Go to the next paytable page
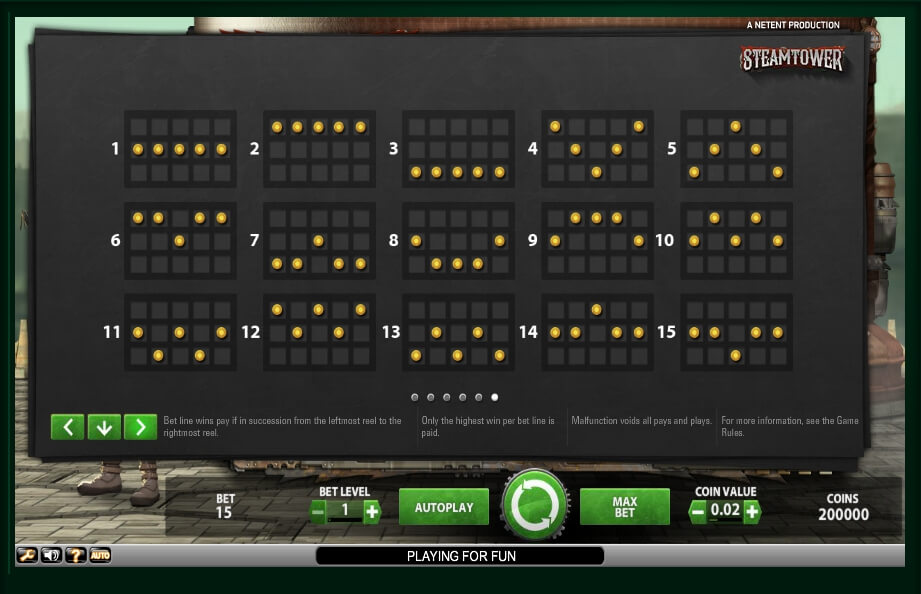This screenshot has height=594, width=921. tap(140, 427)
